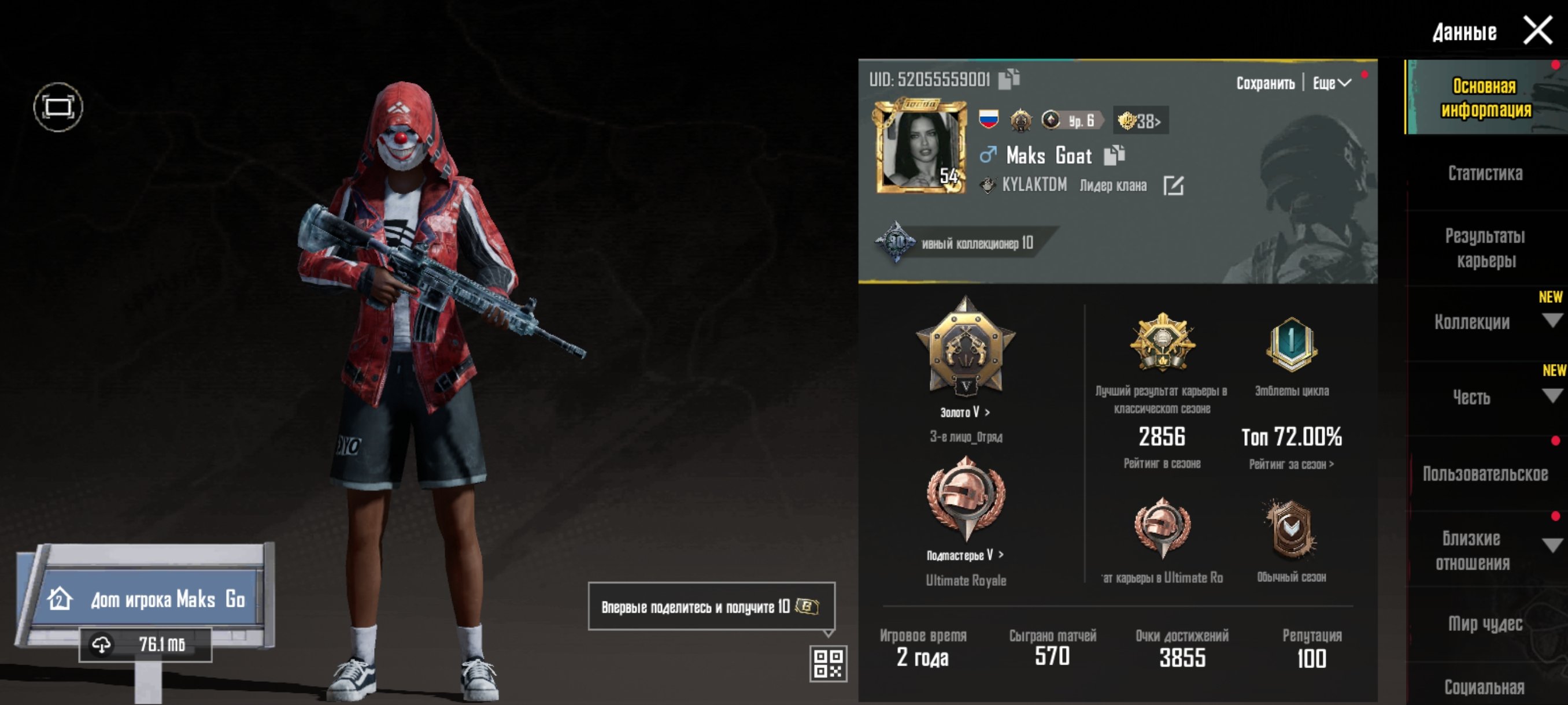Copy the UID number
Viewport: 1568px width, 705px height.
[x=1008, y=79]
